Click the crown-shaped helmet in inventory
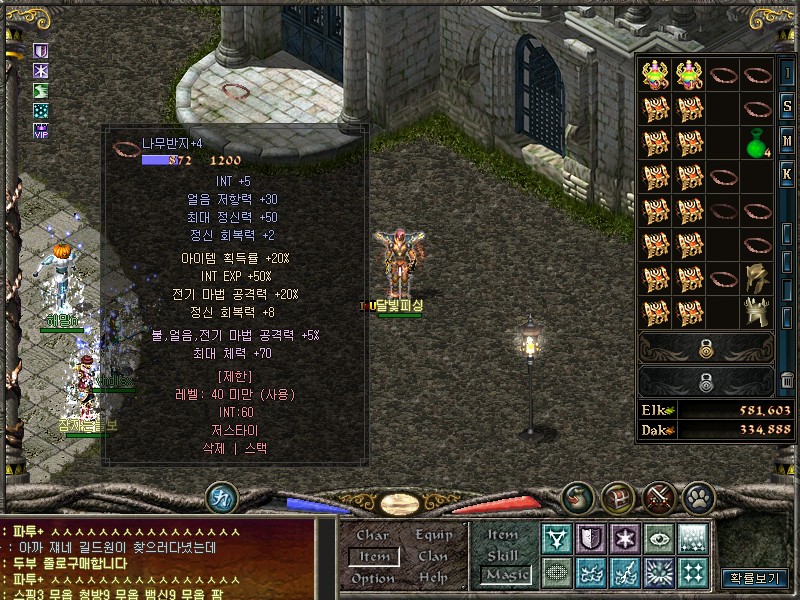The width and height of the screenshot is (800, 600). point(757,312)
